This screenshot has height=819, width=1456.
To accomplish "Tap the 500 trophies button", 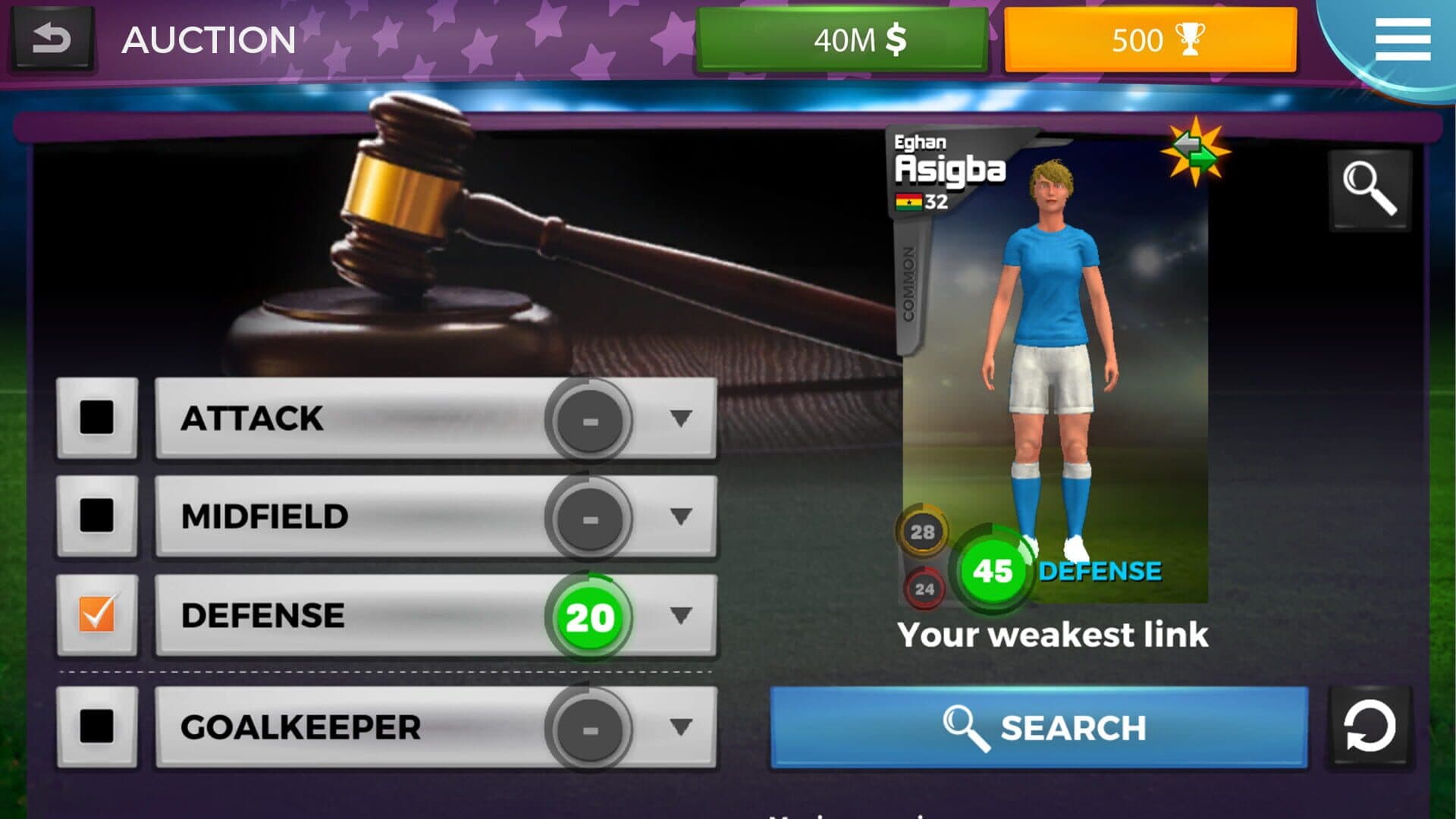I will 1150,39.
